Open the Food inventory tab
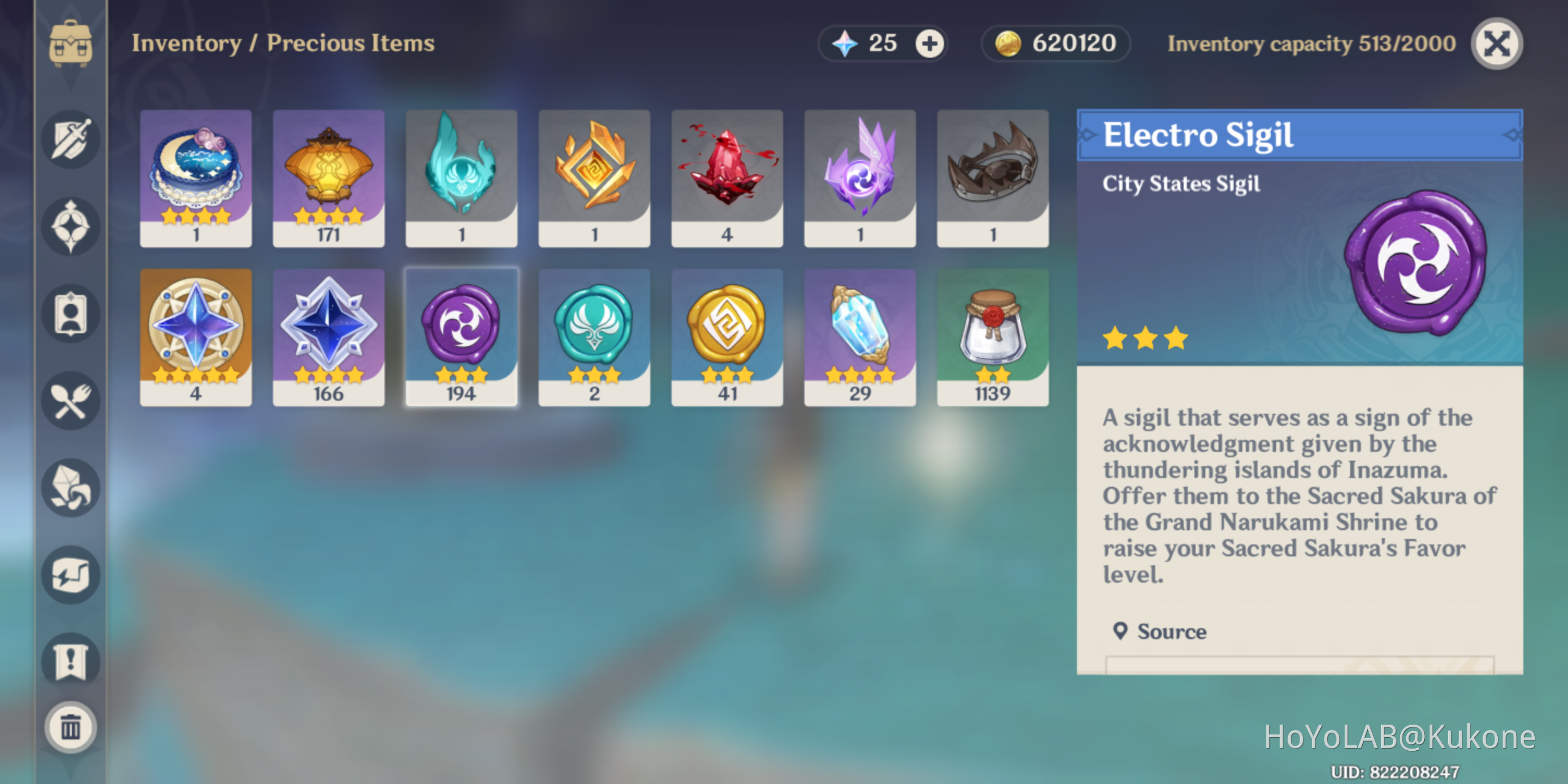1568x784 pixels. tap(70, 401)
